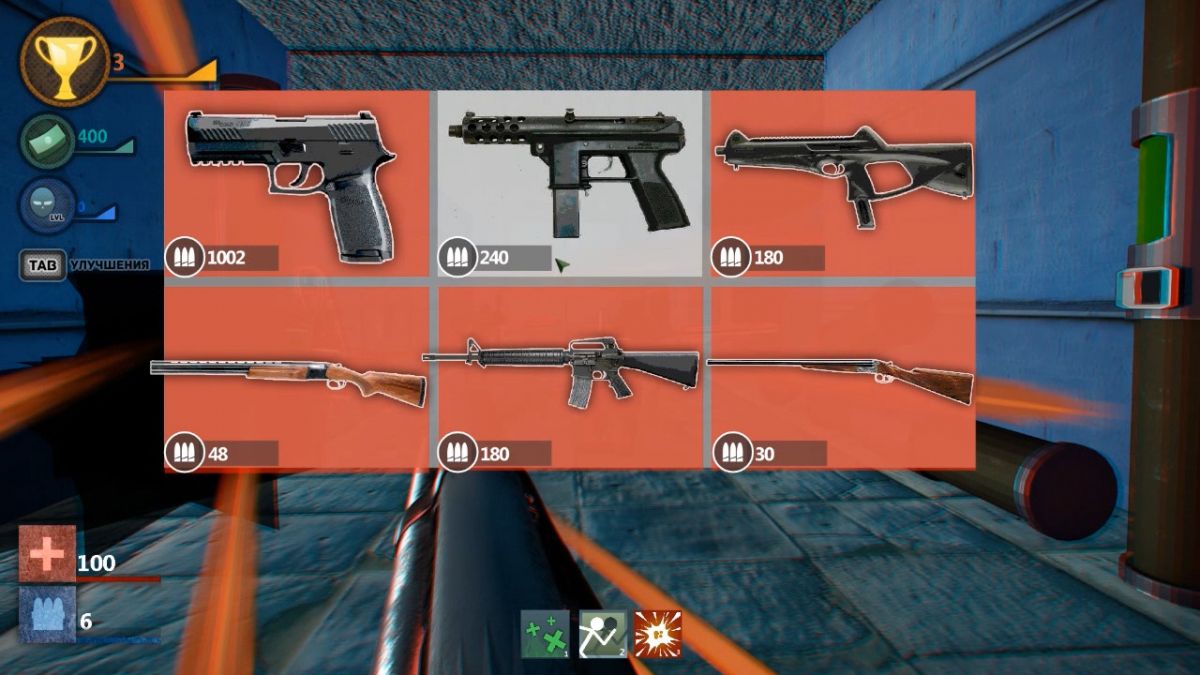1200x675 pixels.
Task: Open the green cash money icon
Action: [x=47, y=140]
